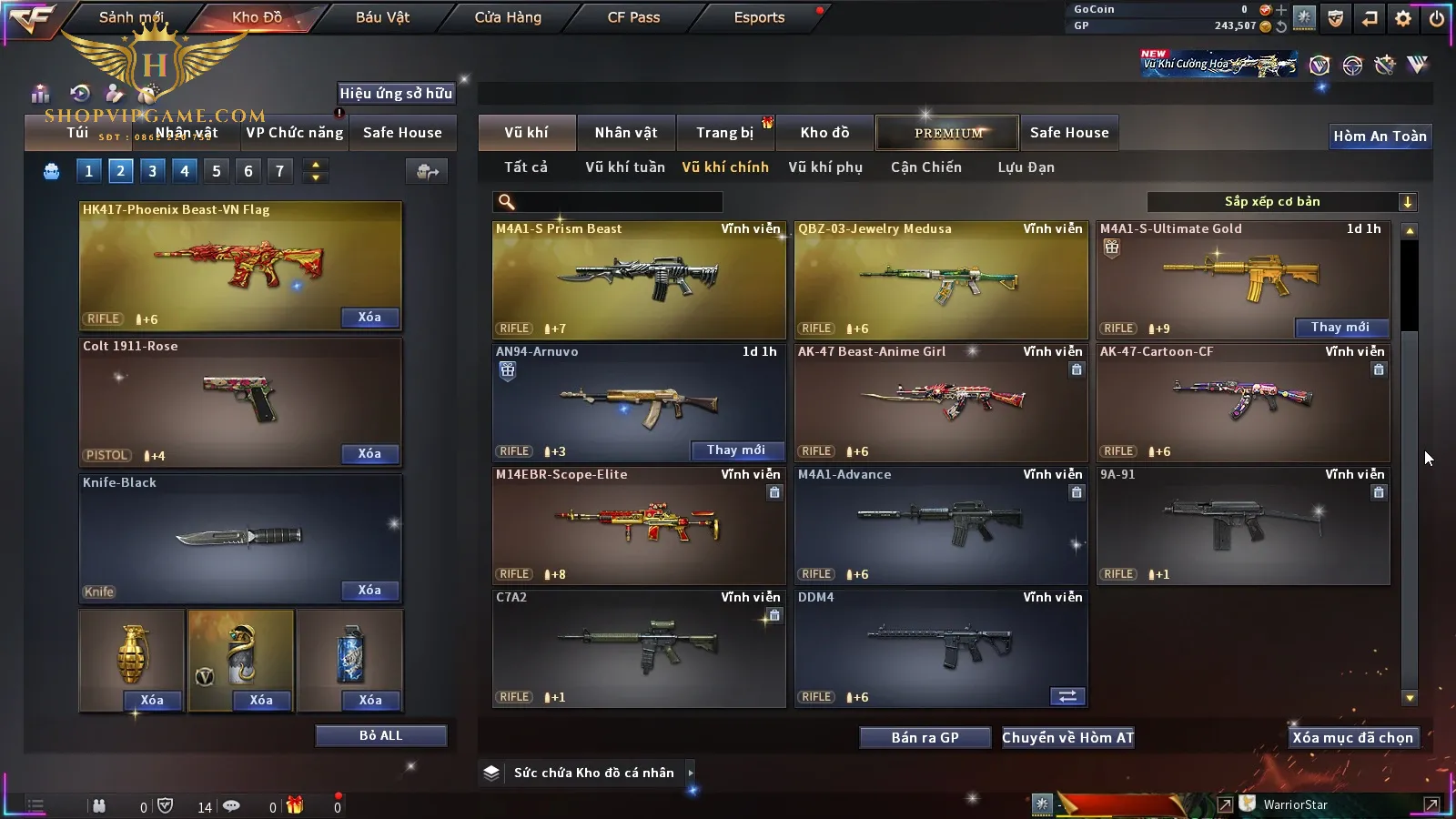1456x819 pixels.
Task: Open the PREMIUM tab
Action: [948, 133]
